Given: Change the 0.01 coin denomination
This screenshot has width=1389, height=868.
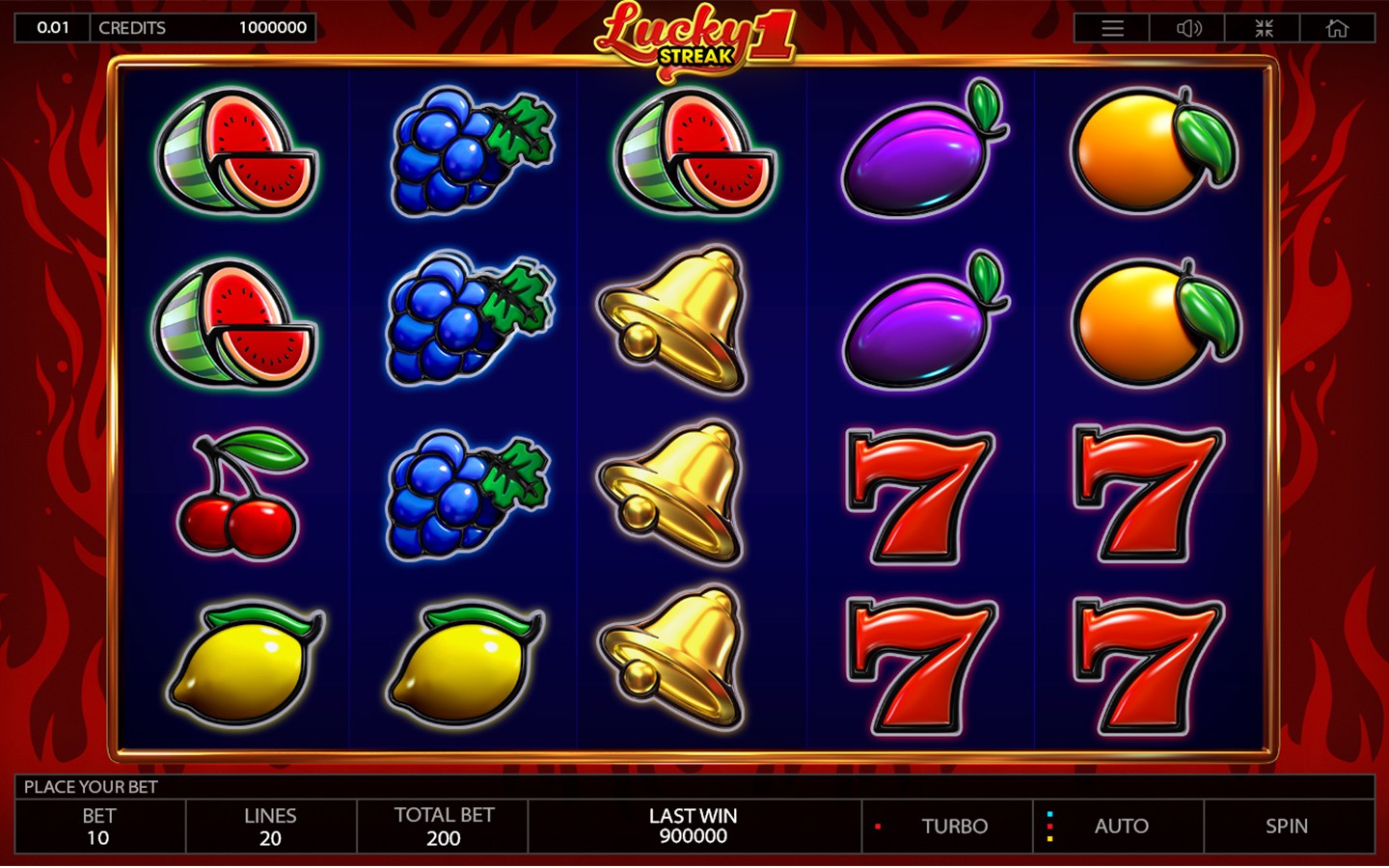Looking at the screenshot, I should click(53, 28).
